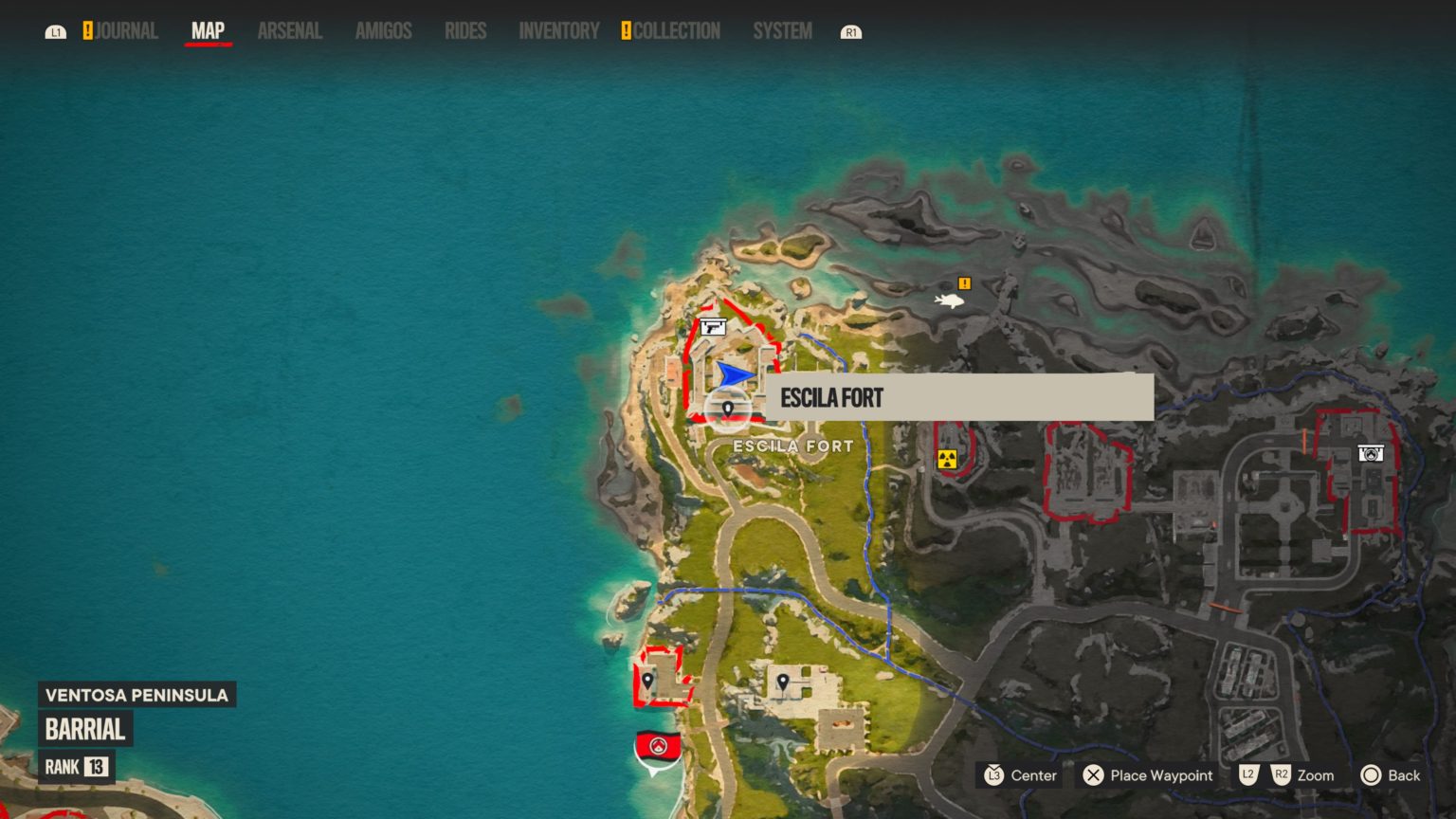Screen dimensions: 1456x819
Task: Place Waypoint on the map
Action: coord(1147,774)
